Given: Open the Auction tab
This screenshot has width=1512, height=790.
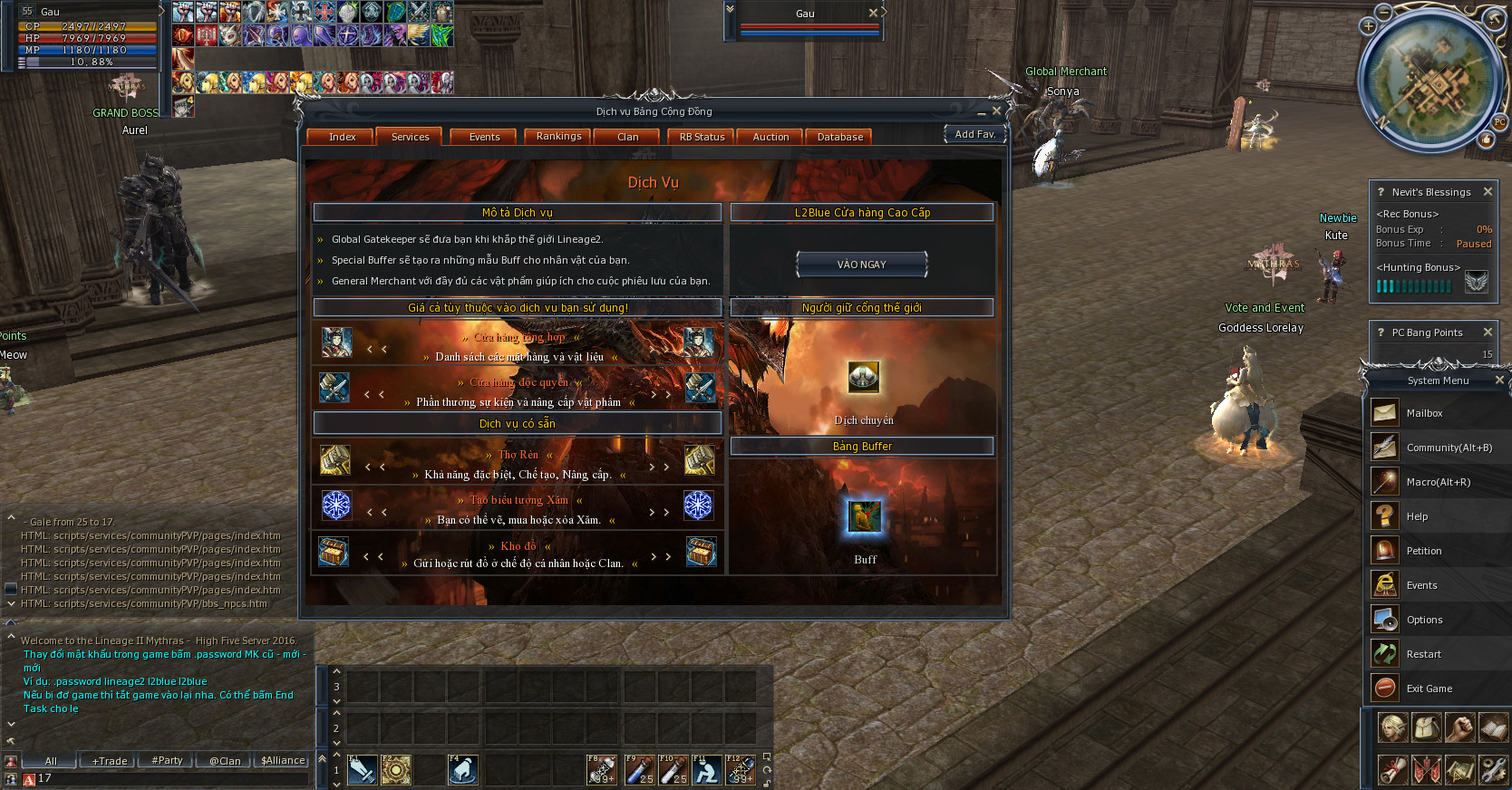Looking at the screenshot, I should coord(769,136).
